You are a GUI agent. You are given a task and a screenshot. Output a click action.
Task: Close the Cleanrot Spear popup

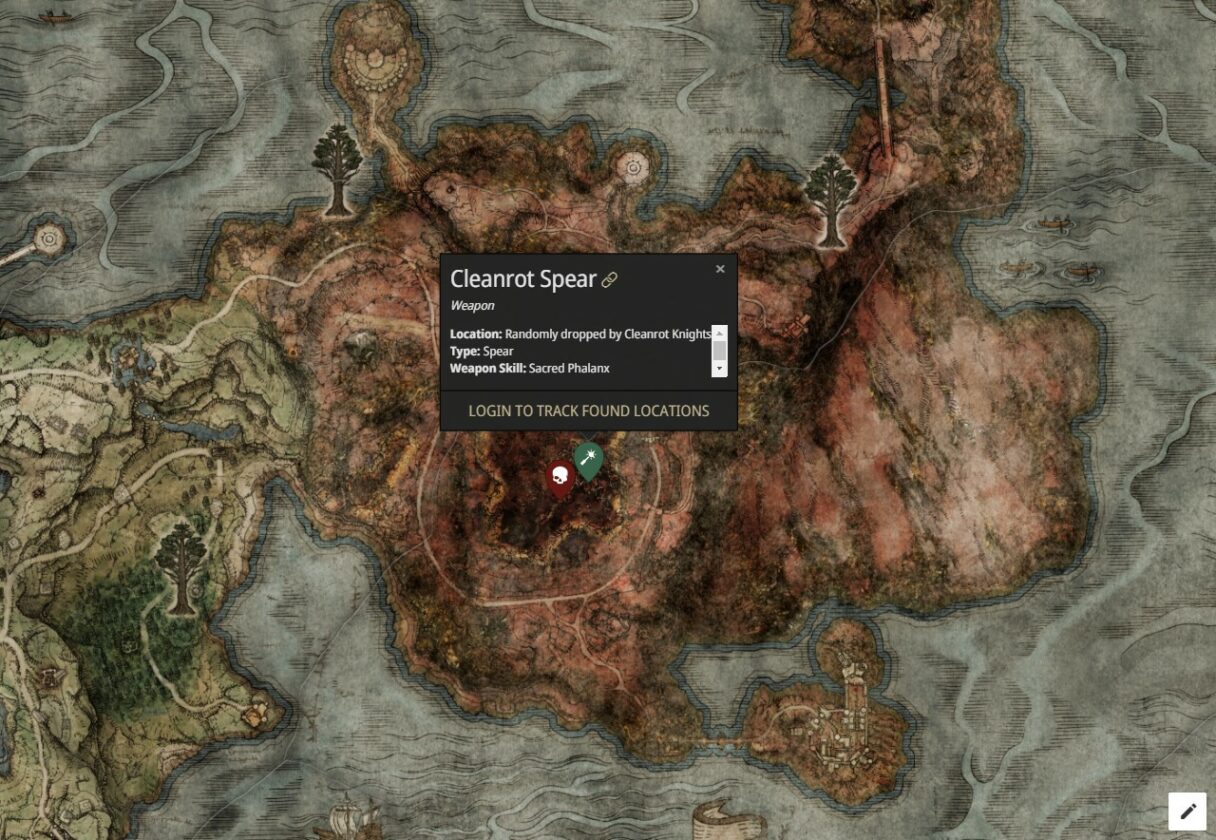point(720,269)
